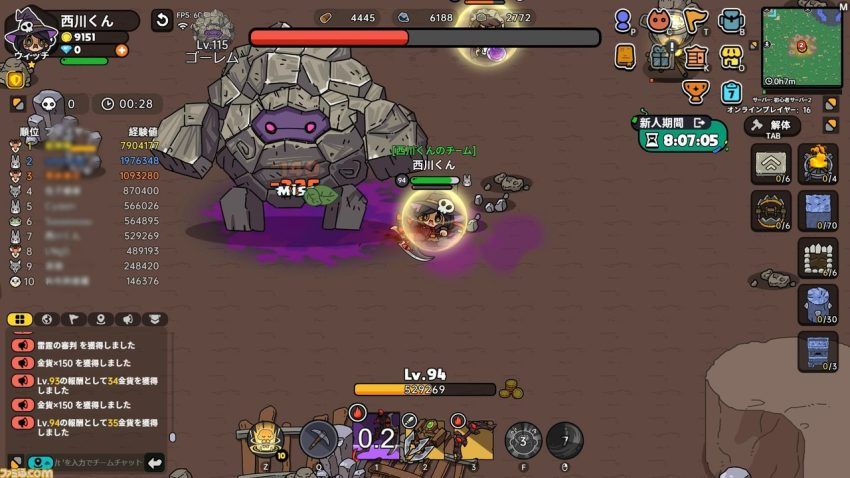
Task: Switch to the megaphone announcements chat tab
Action: pos(127,320)
